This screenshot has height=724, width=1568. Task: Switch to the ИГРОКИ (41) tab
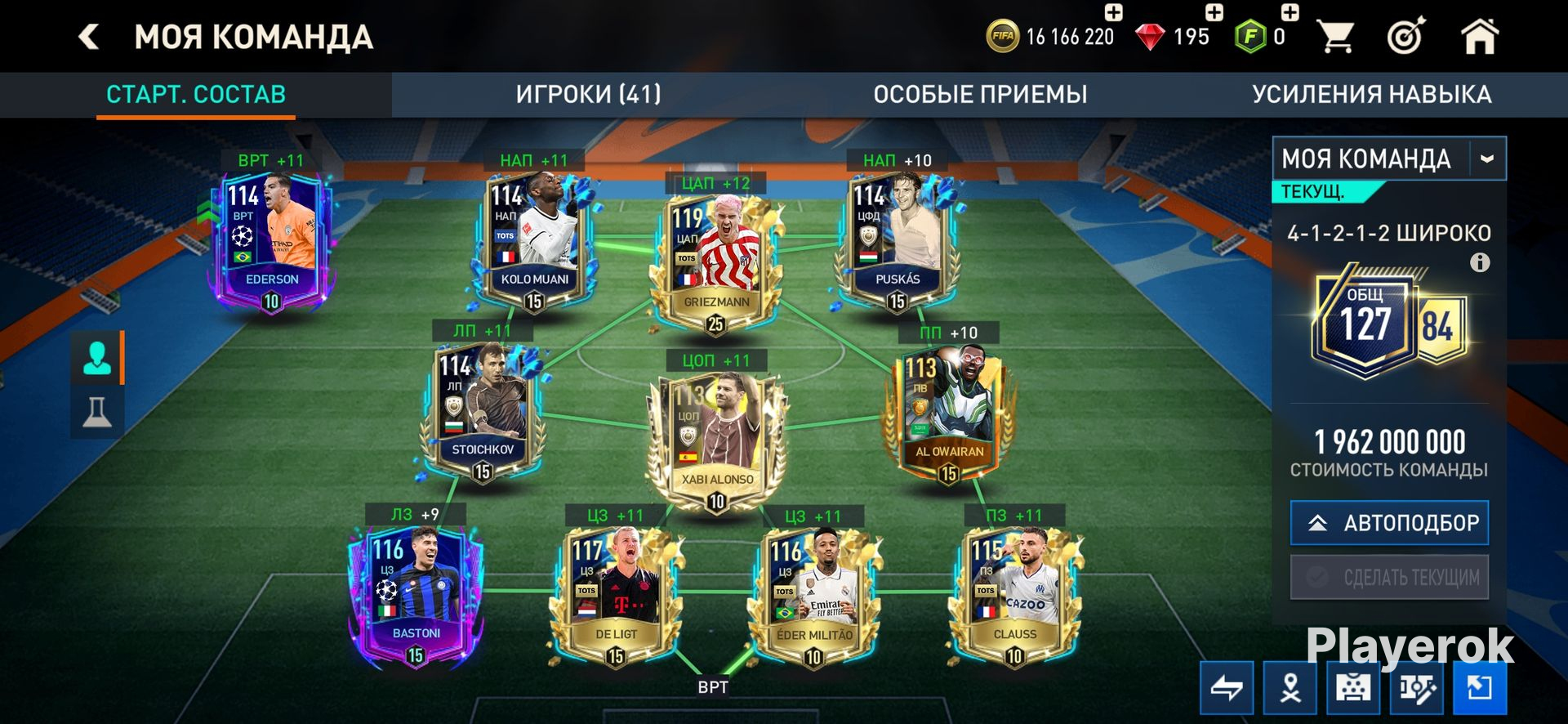coord(588,95)
